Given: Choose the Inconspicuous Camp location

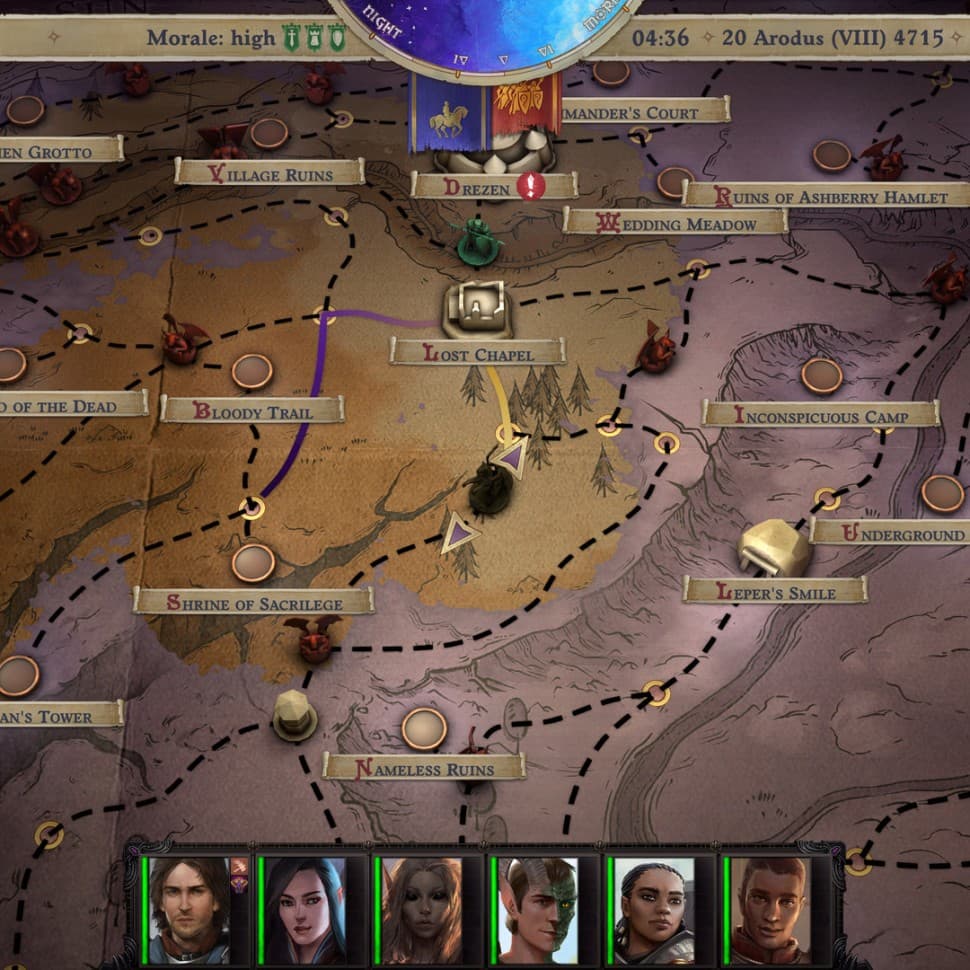Looking at the screenshot, I should pyautogui.click(x=820, y=414).
